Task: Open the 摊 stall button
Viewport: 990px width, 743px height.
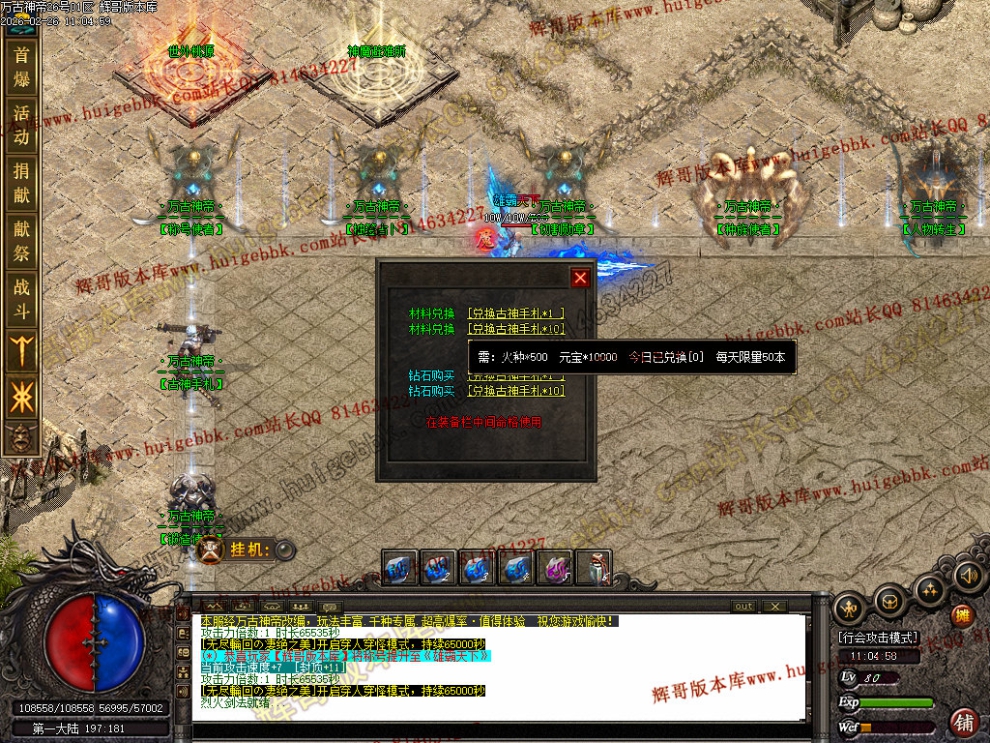Action: point(962,615)
